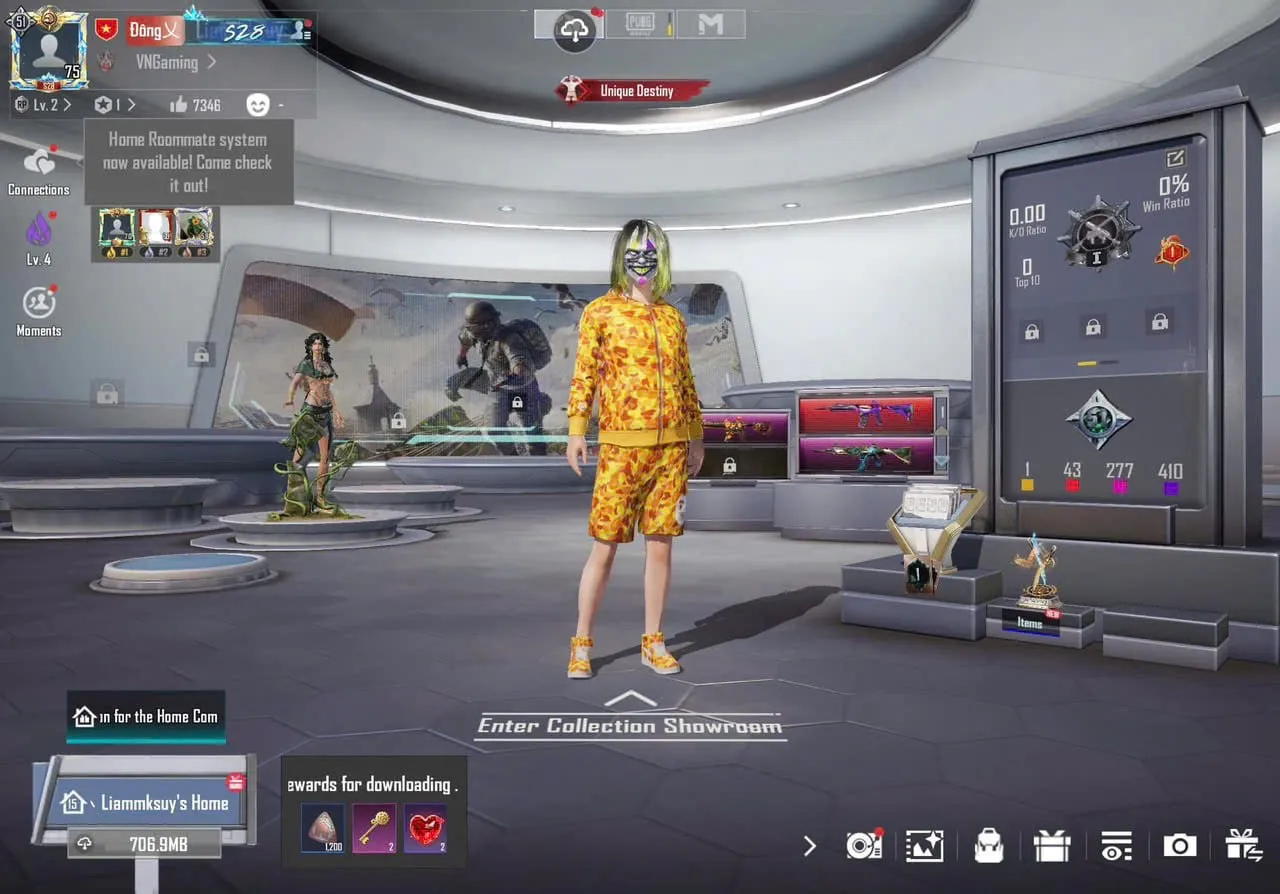Open the Unique Destiny title banner

(x=633, y=91)
